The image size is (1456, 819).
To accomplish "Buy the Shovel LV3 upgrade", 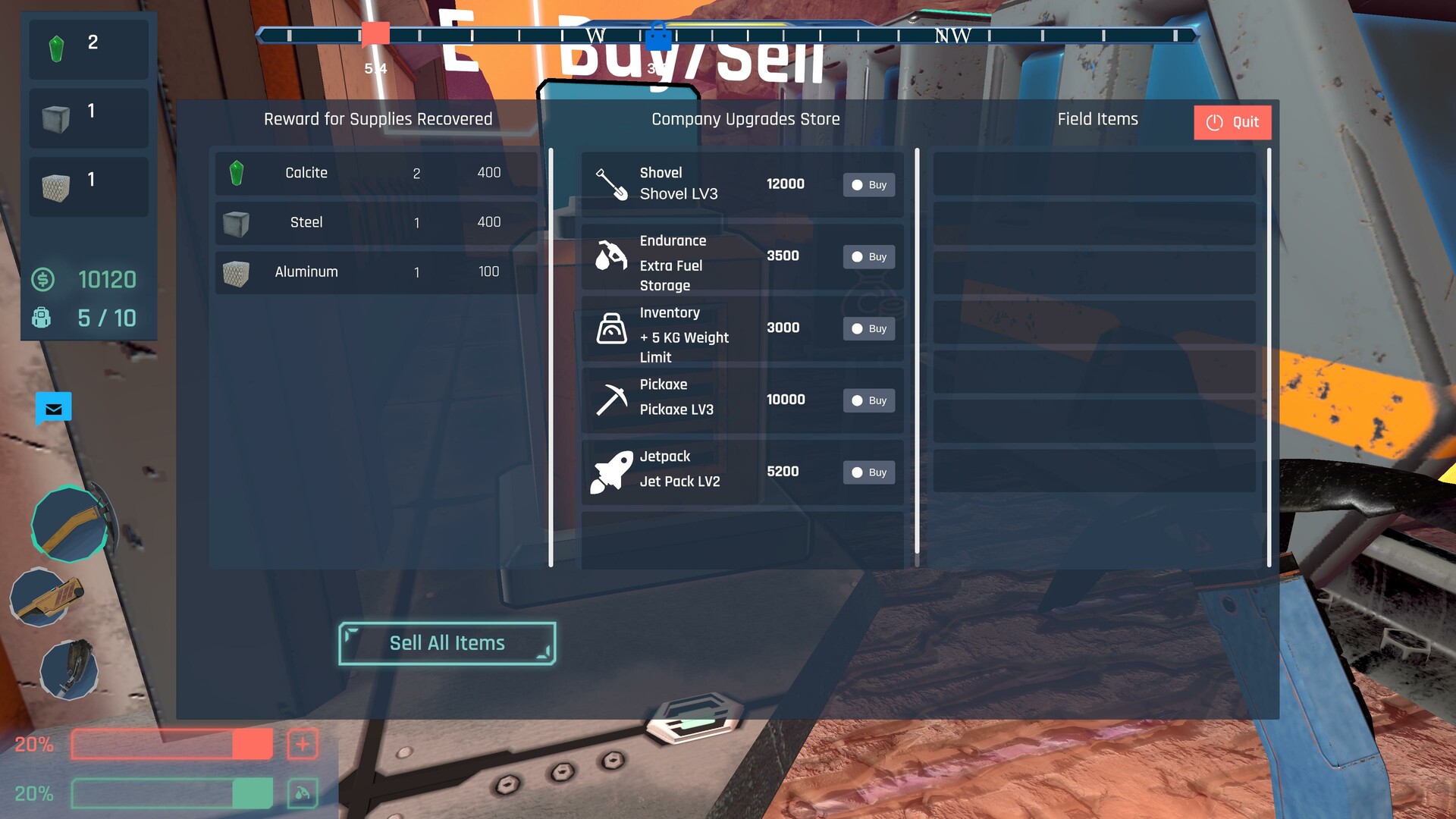I will point(868,184).
